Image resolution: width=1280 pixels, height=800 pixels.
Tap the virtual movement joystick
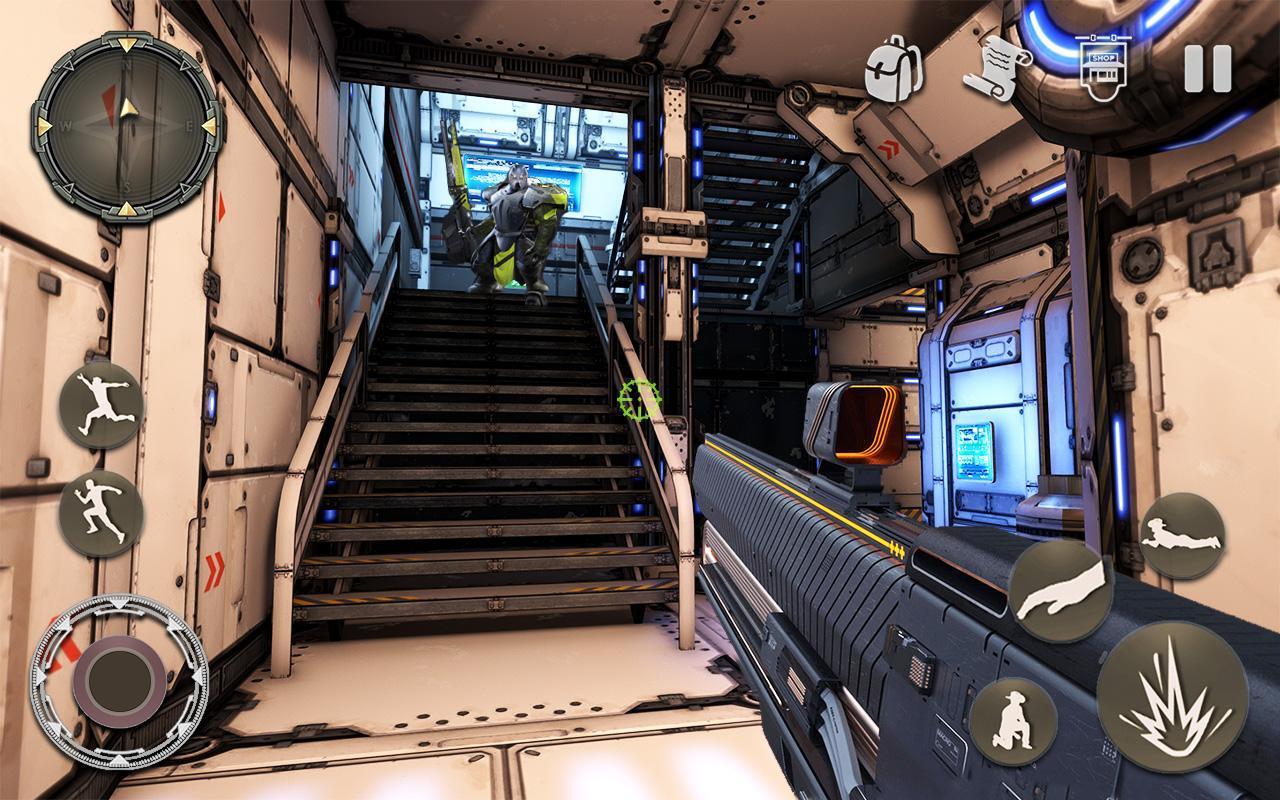[x=120, y=682]
